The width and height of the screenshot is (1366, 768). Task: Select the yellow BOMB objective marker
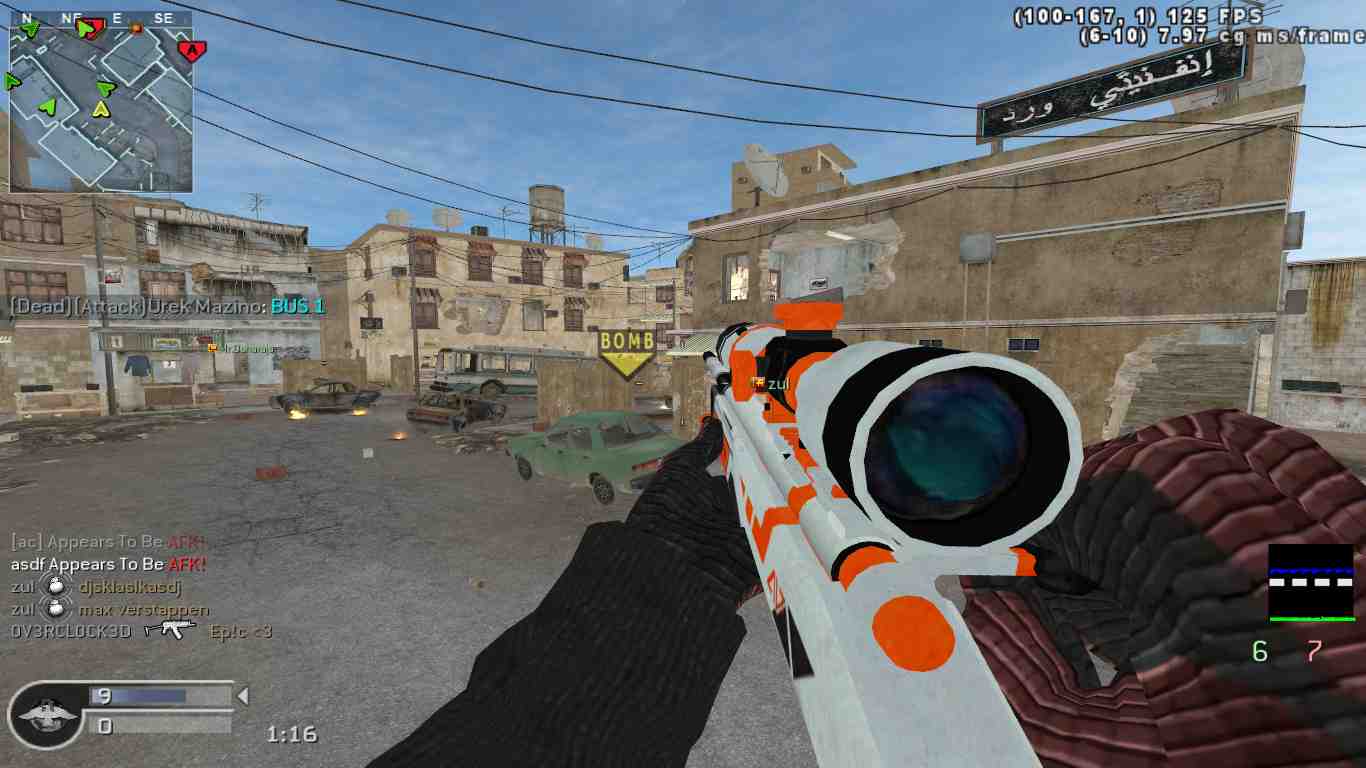pos(627,353)
